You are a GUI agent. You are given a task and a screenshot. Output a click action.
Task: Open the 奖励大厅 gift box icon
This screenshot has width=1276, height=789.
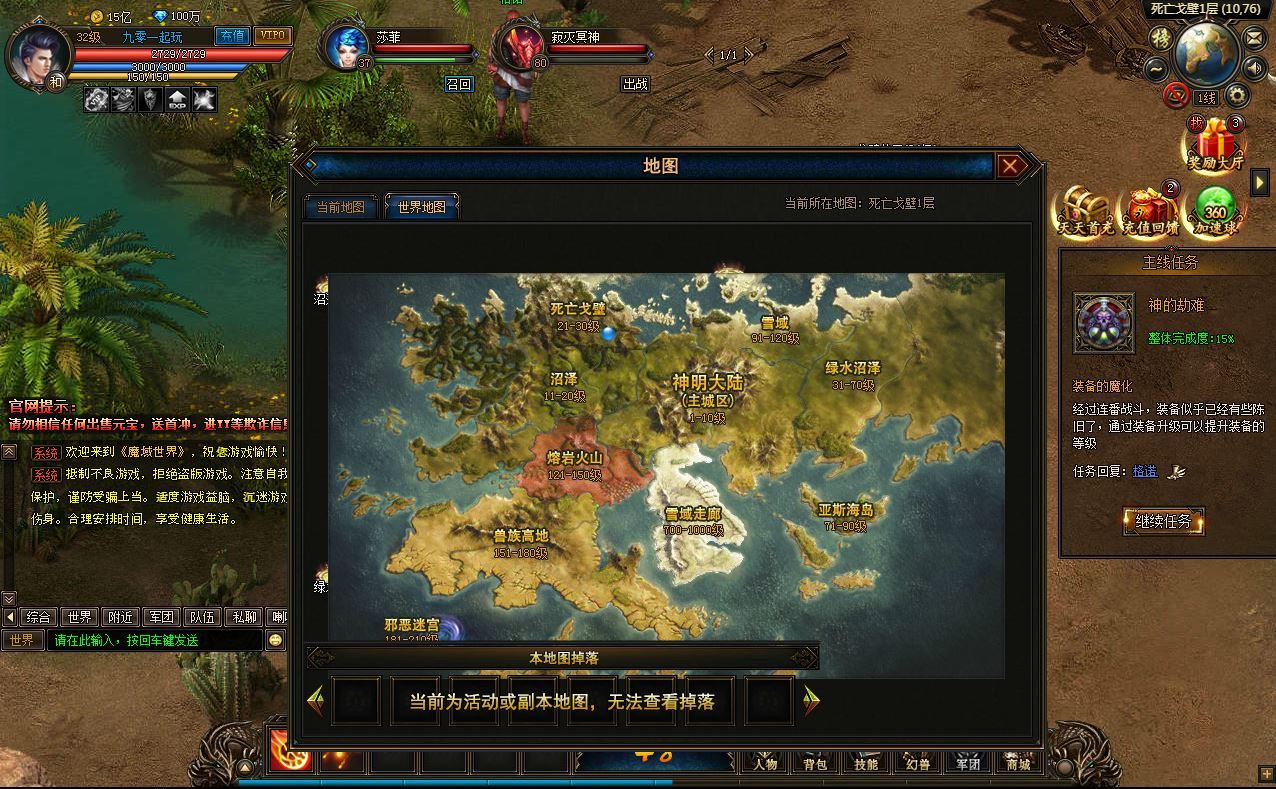pos(1214,145)
